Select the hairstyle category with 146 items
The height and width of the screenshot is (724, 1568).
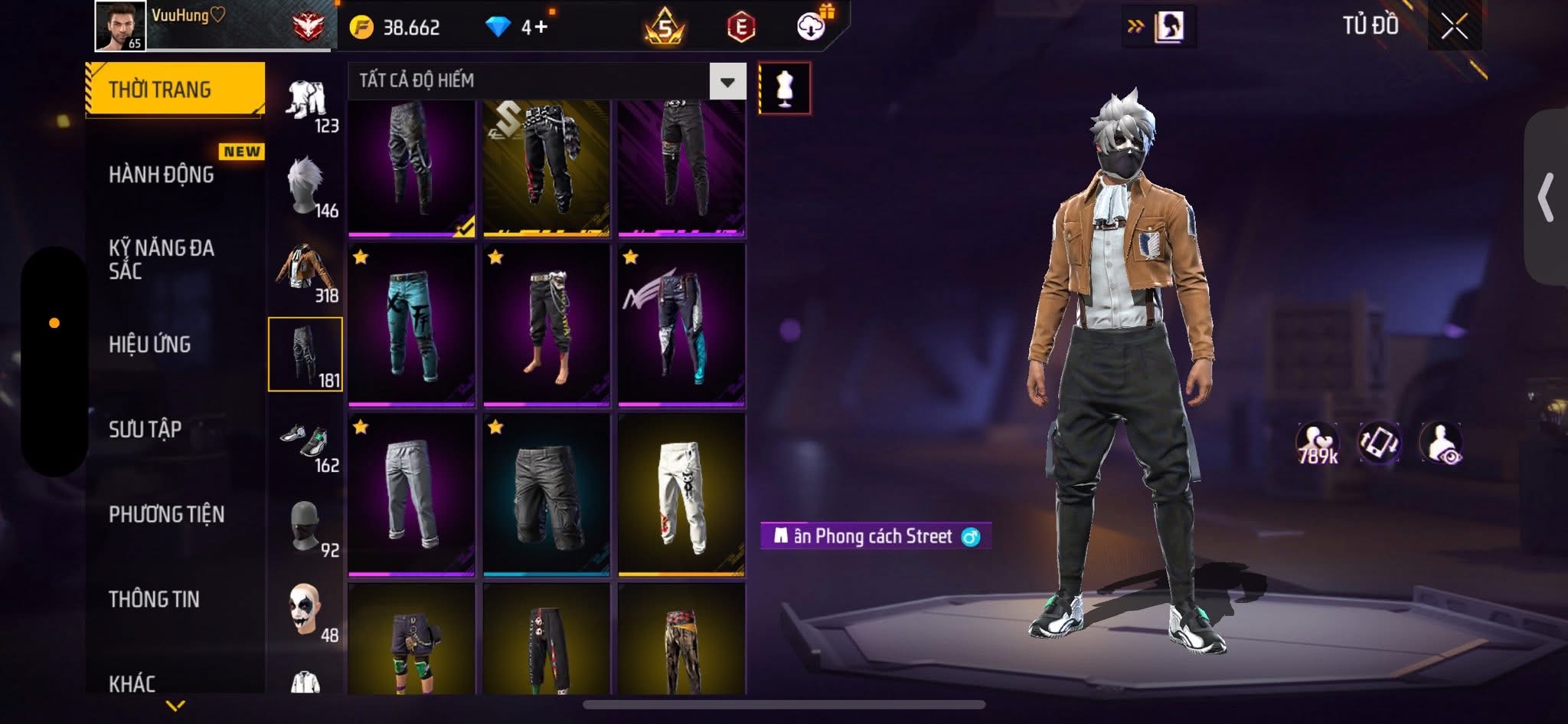click(x=306, y=186)
